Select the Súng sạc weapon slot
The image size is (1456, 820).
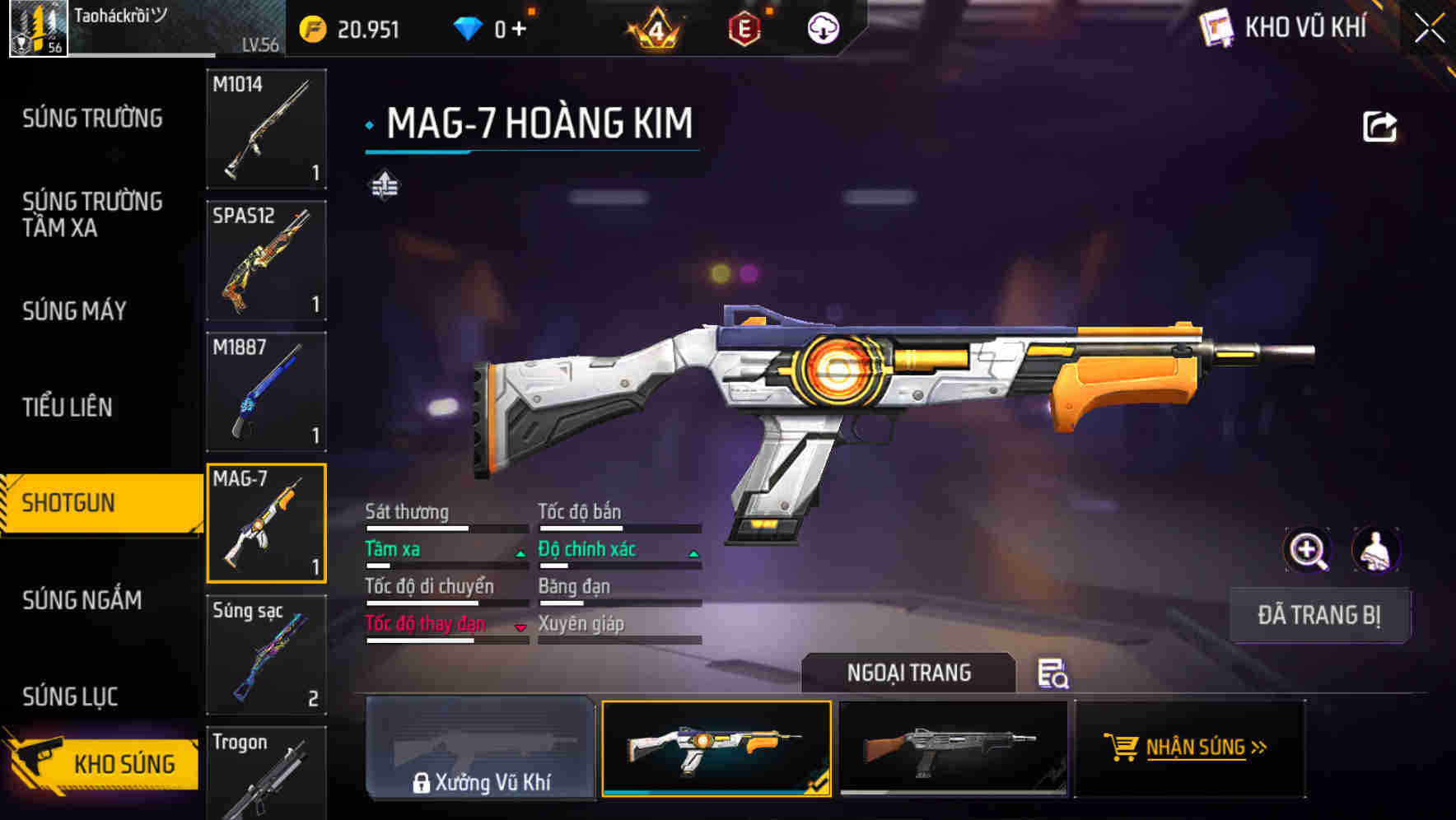(x=266, y=655)
